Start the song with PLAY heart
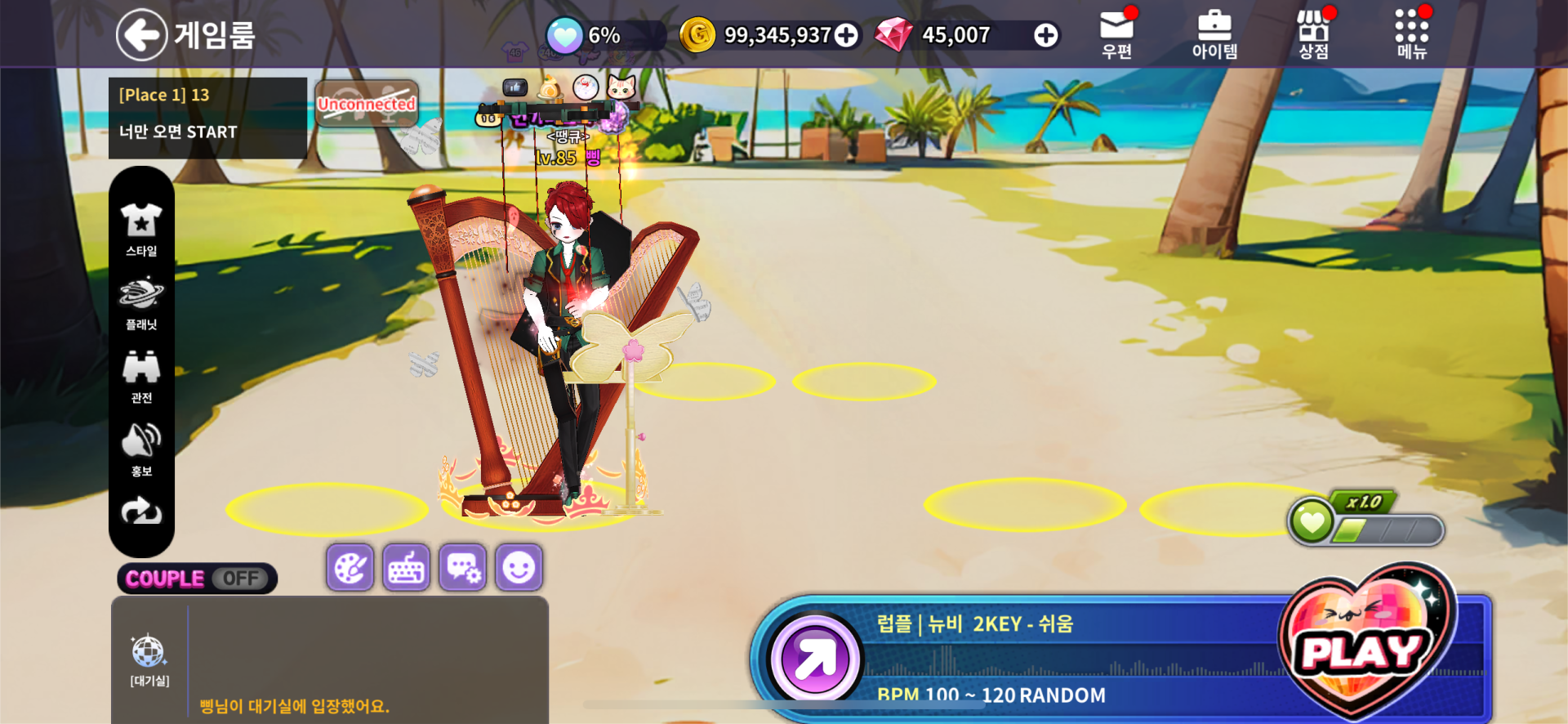This screenshot has height=724, width=1568. (x=1364, y=646)
